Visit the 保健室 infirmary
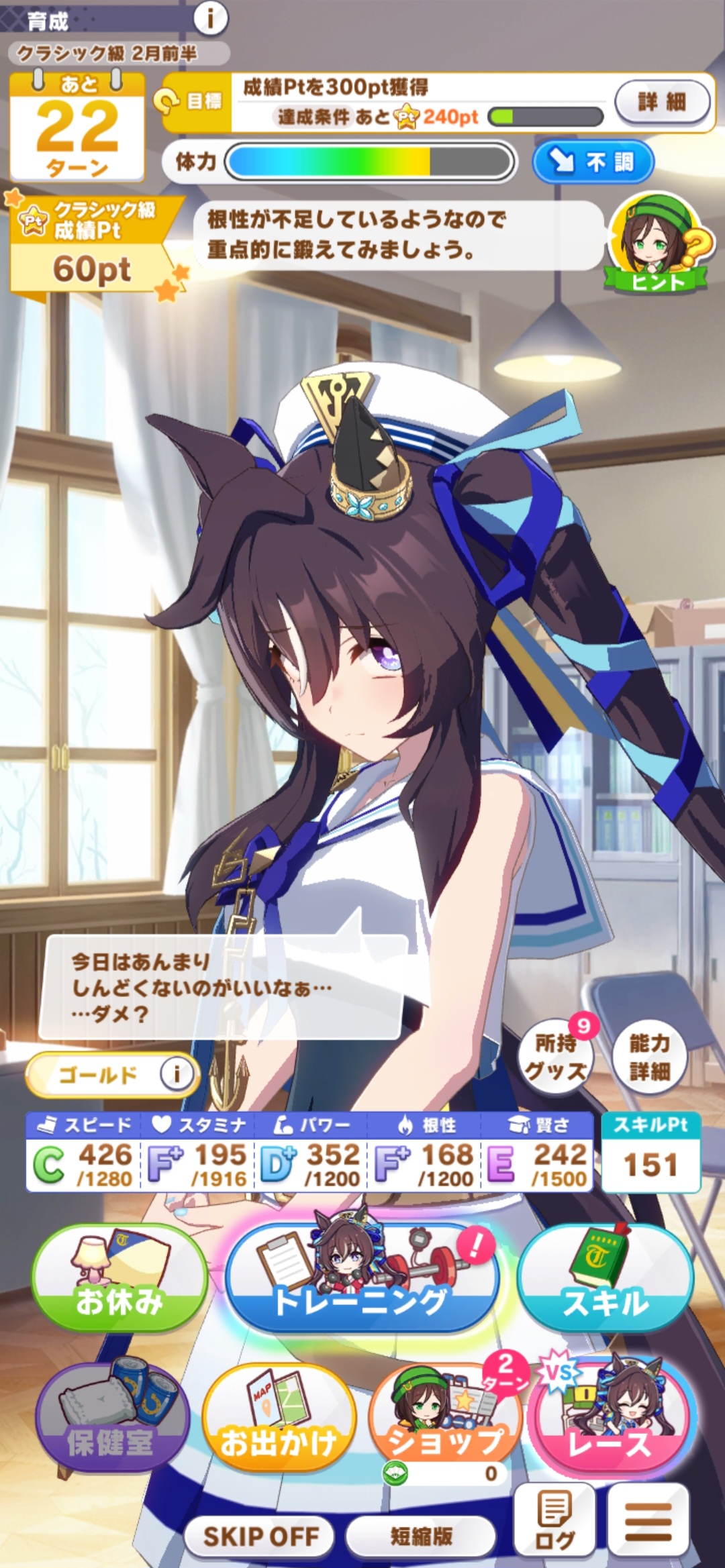This screenshot has height=1568, width=725. coord(111,1421)
